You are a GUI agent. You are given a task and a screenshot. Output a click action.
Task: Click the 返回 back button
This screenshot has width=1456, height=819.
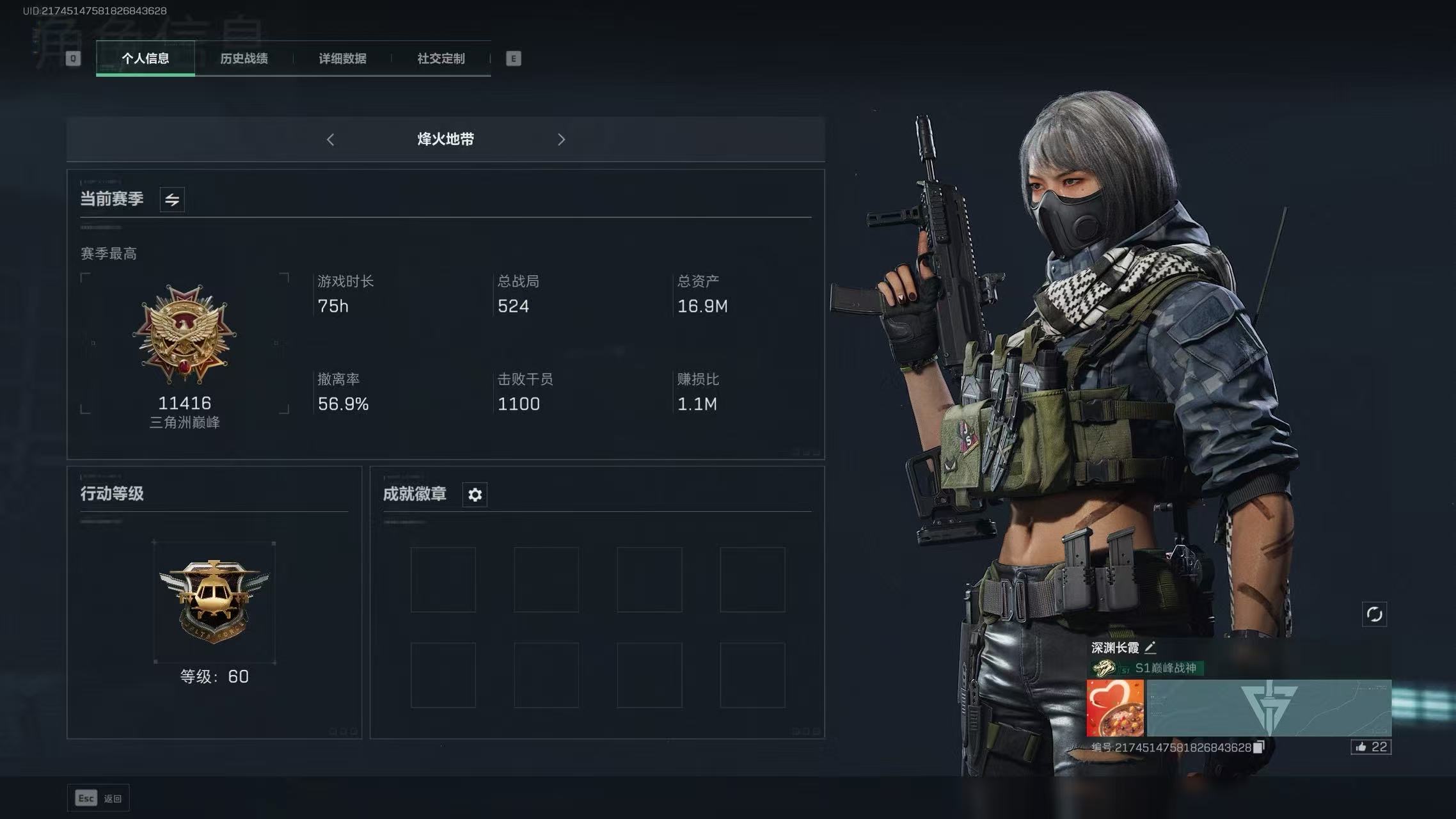(x=99, y=797)
